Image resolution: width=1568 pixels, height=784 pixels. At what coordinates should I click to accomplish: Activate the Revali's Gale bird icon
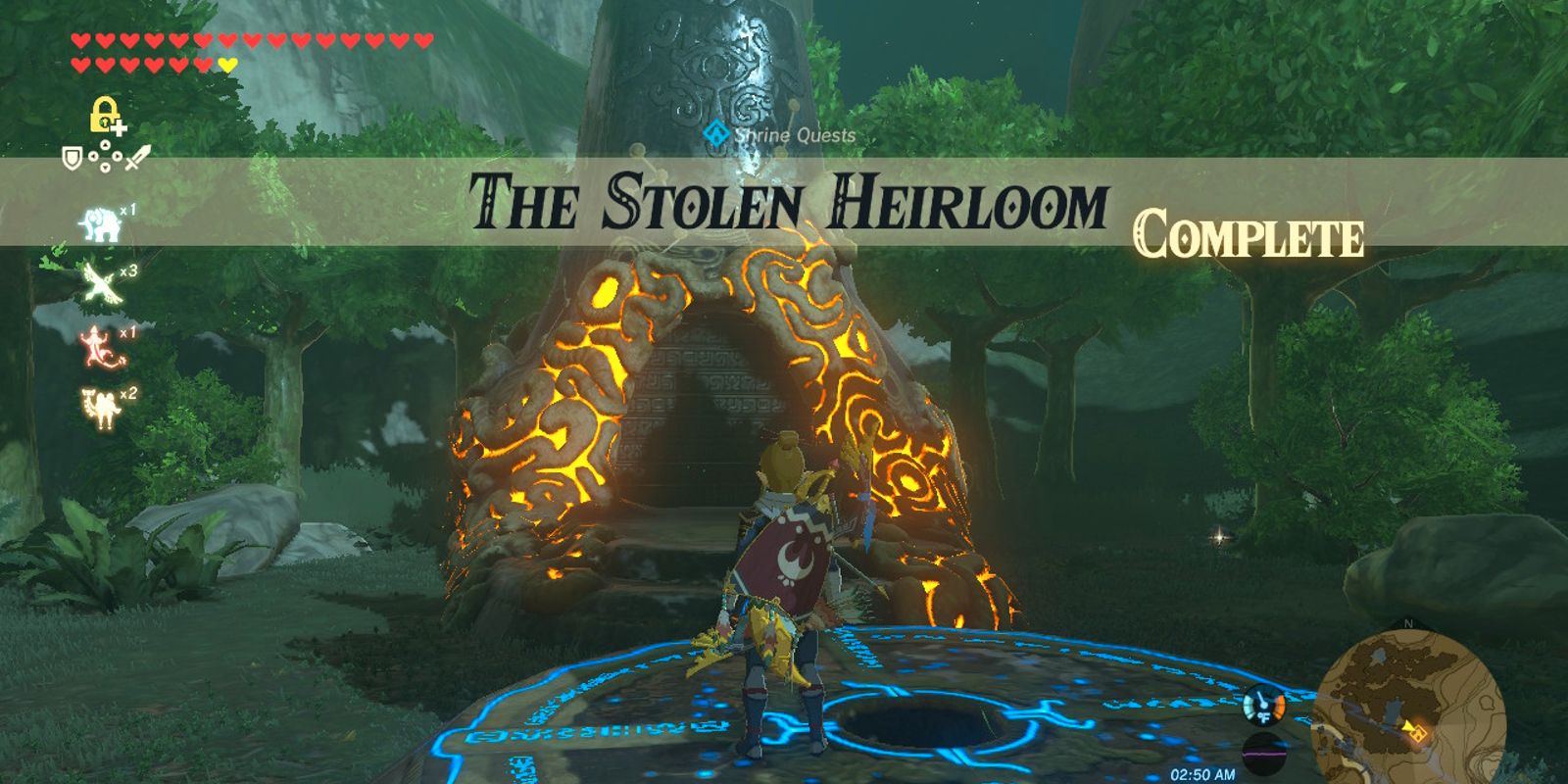(x=98, y=281)
